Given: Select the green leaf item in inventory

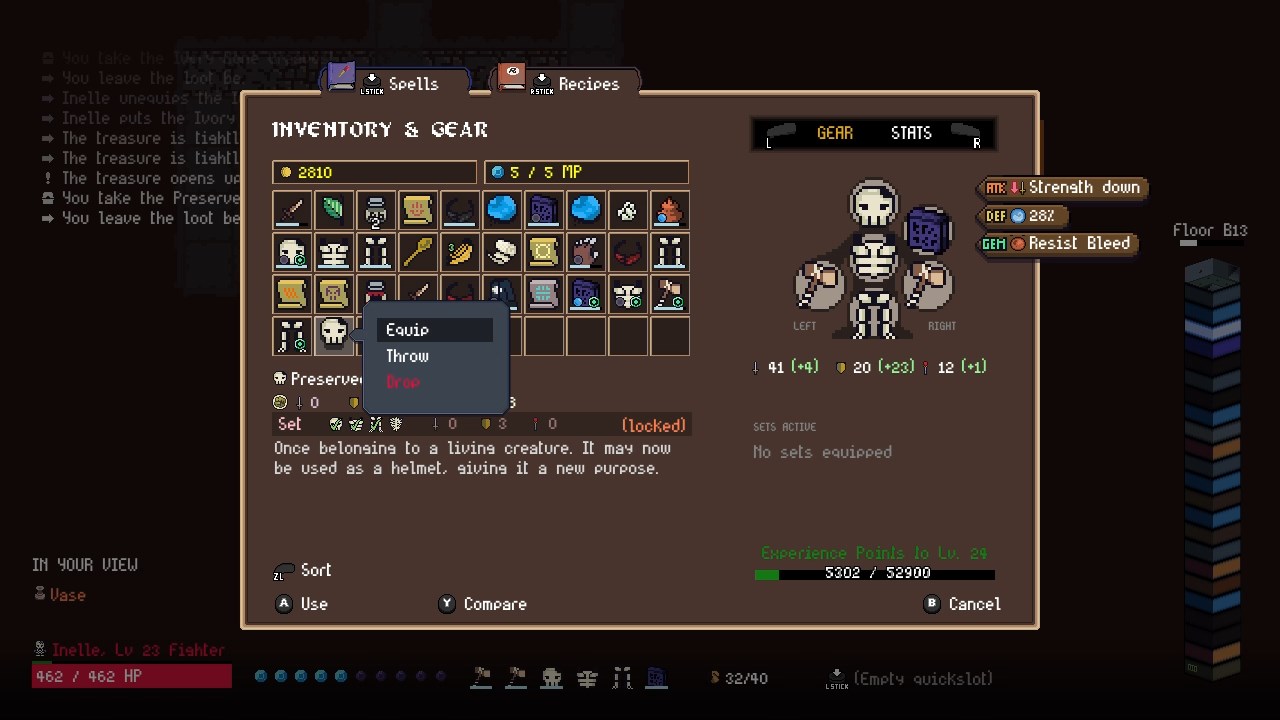Looking at the screenshot, I should click(x=333, y=210).
